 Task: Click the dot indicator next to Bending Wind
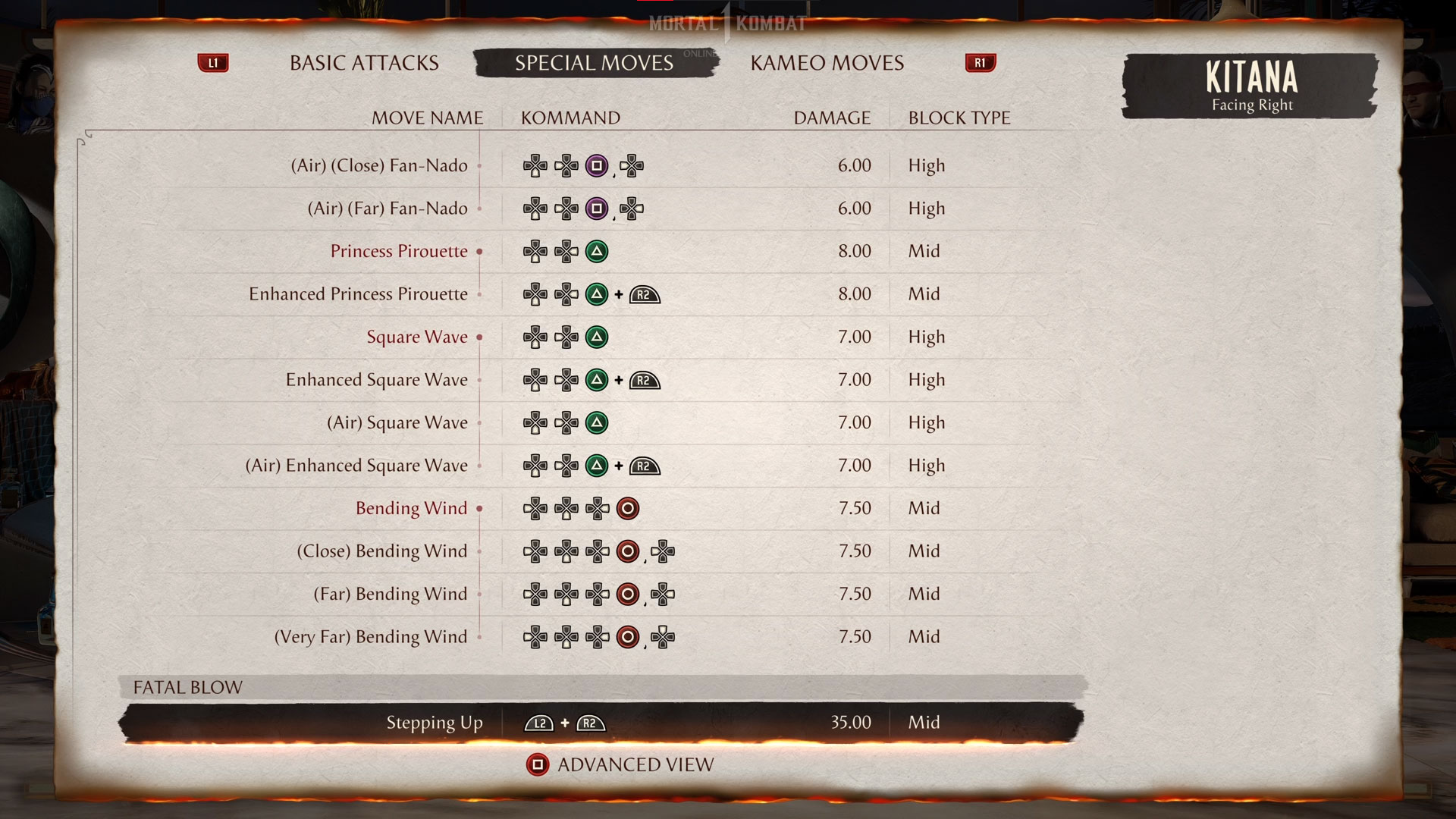coord(481,510)
